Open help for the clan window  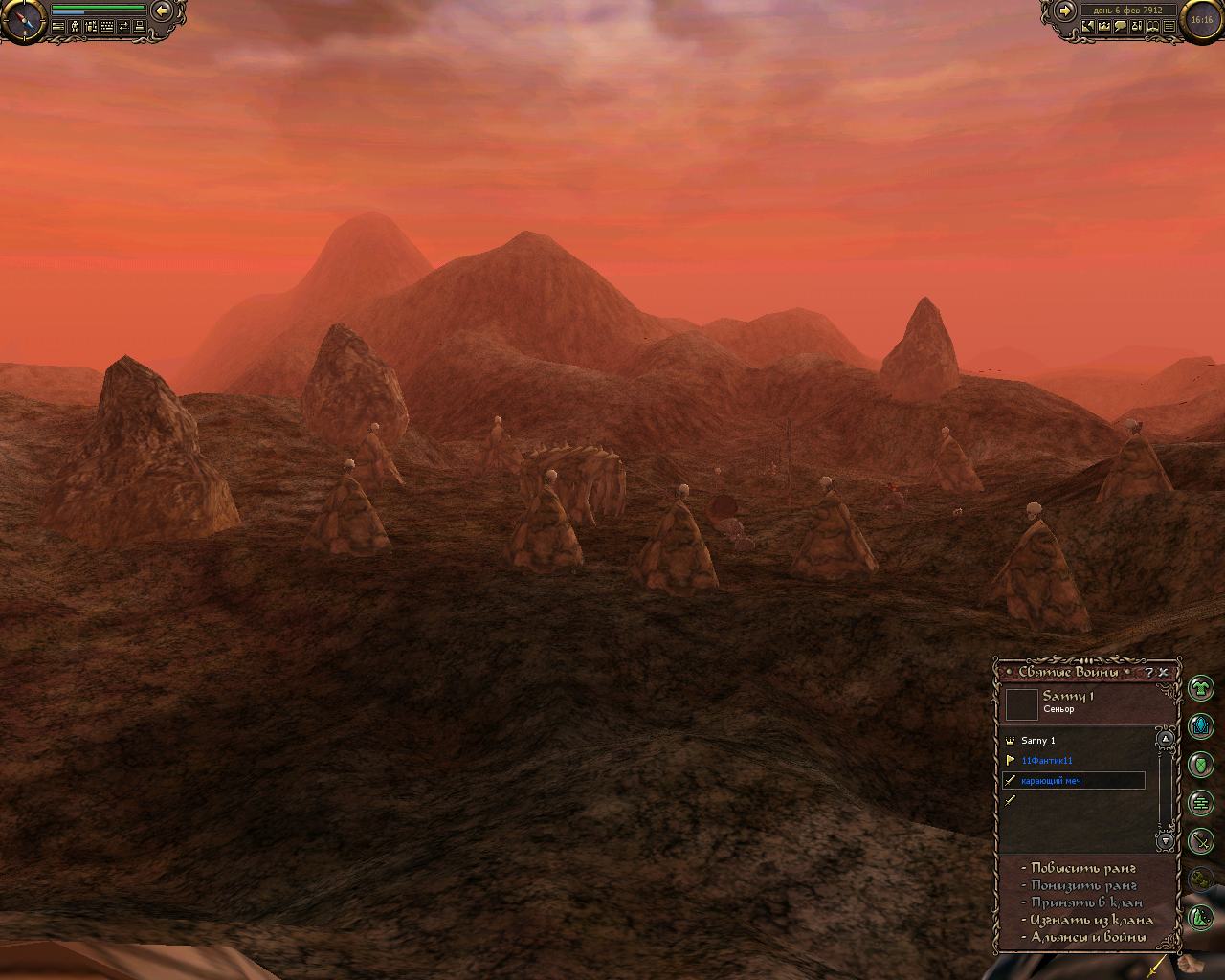pyautogui.click(x=1149, y=672)
